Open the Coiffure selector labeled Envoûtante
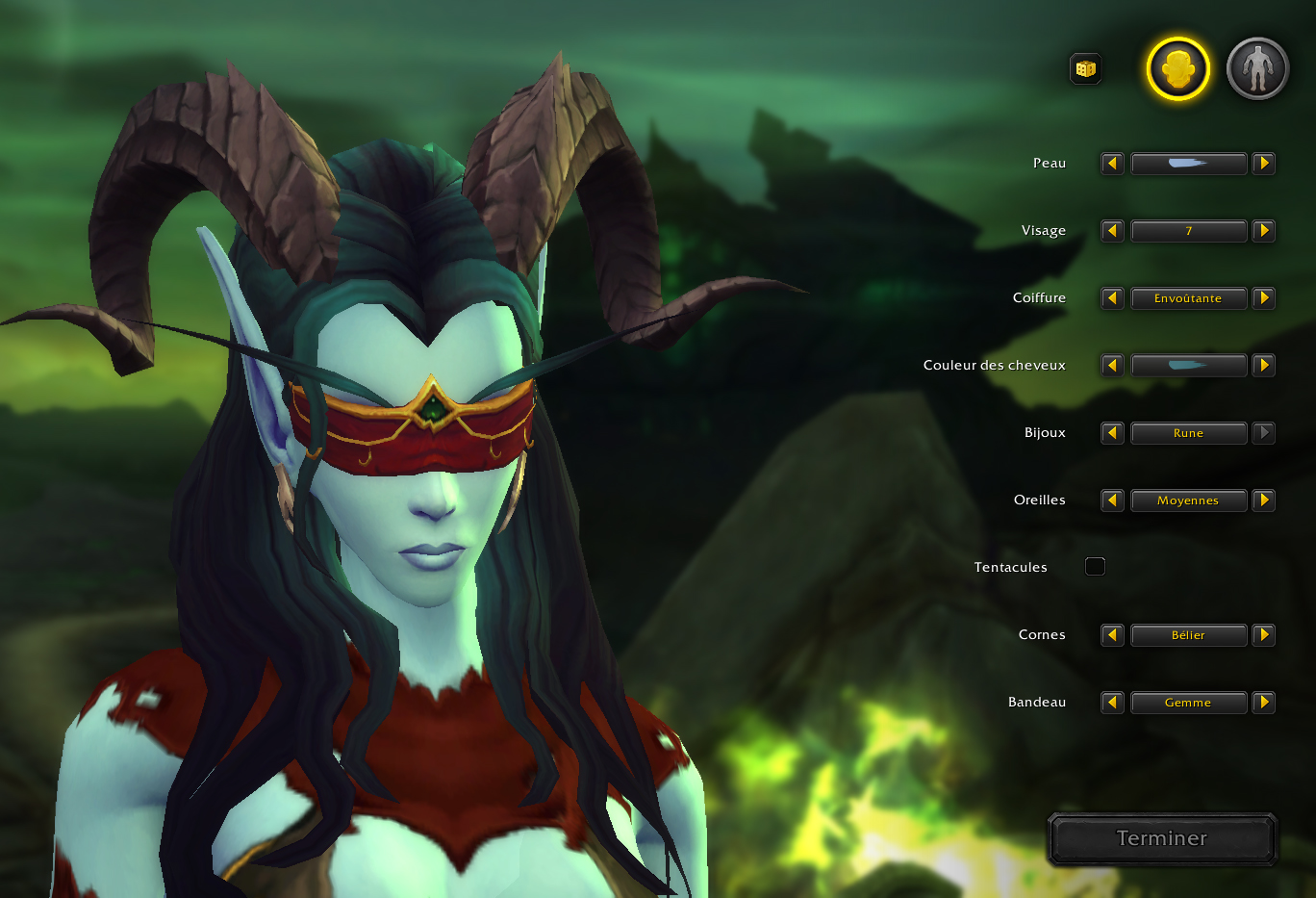This screenshot has width=1316, height=898. (x=1189, y=297)
